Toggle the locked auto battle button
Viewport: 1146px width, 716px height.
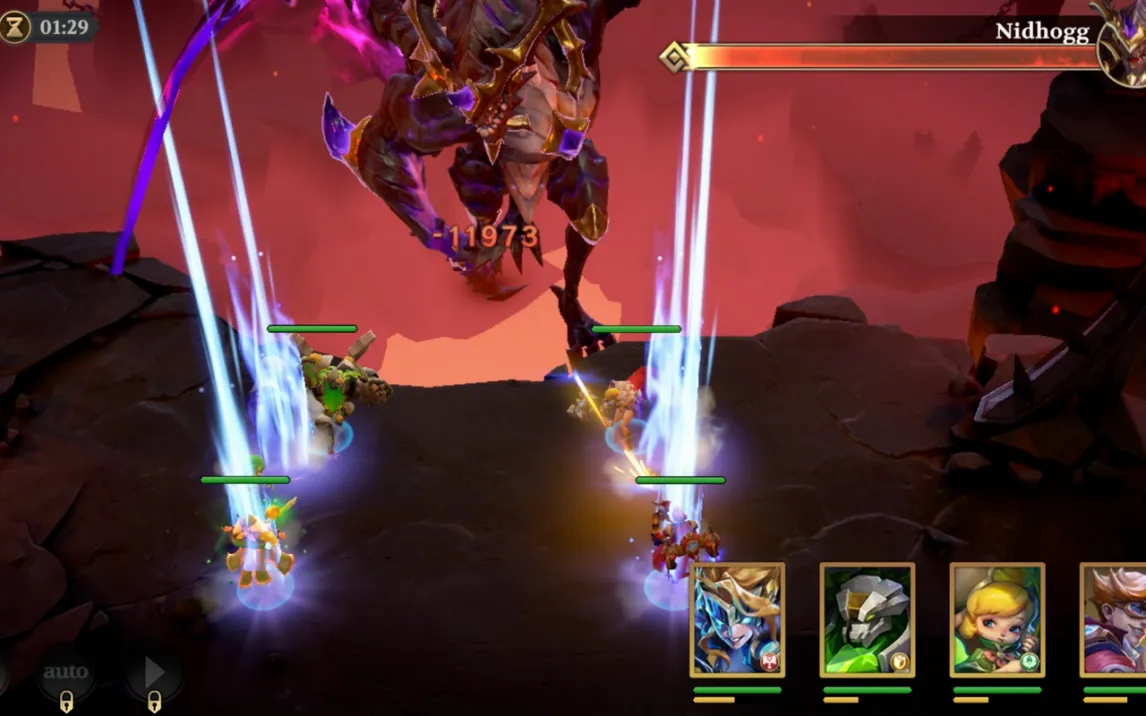pos(66,674)
